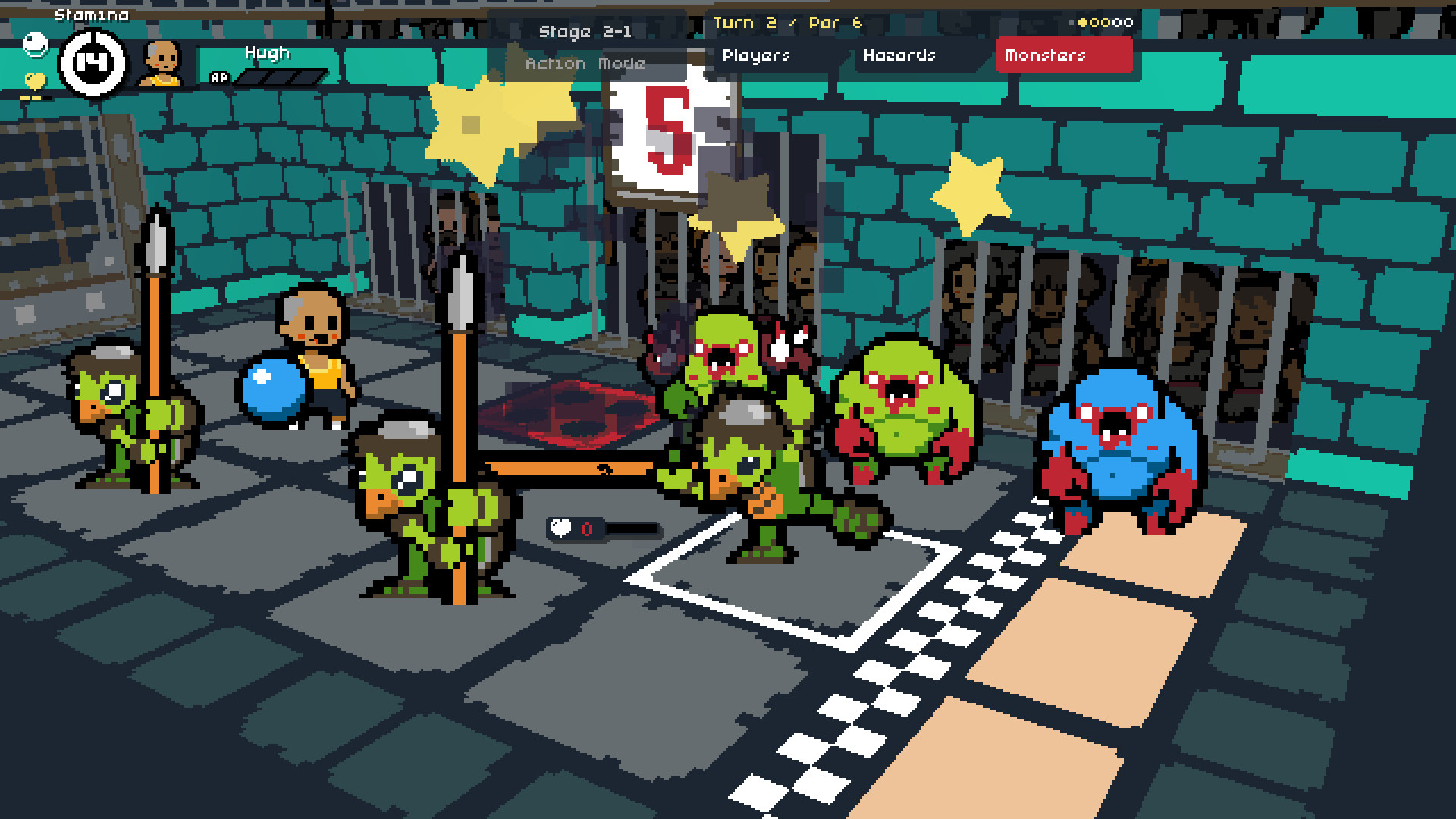Click the Turn 2 / Par 6 indicator

point(787,23)
